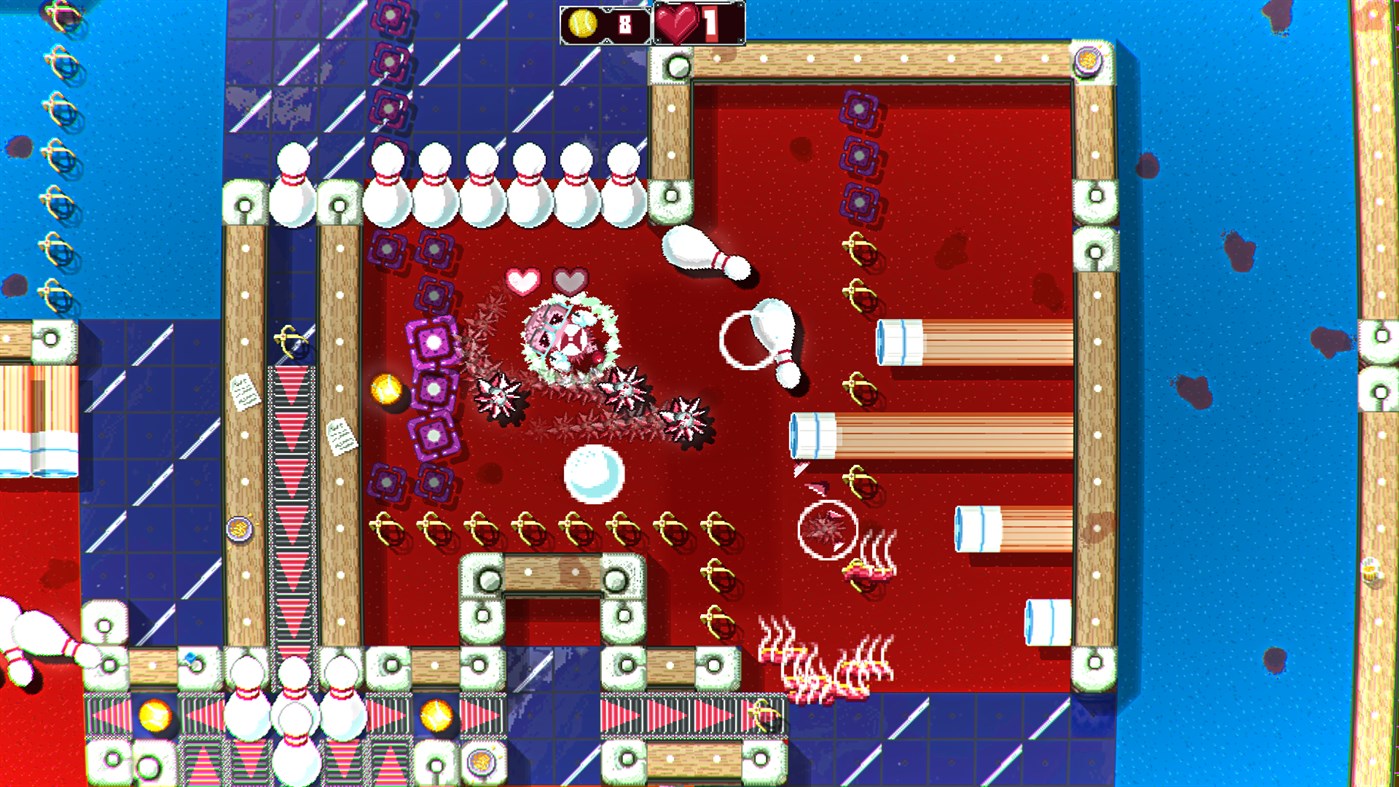Click the glowing golden fireball near purple blocks

389,388
